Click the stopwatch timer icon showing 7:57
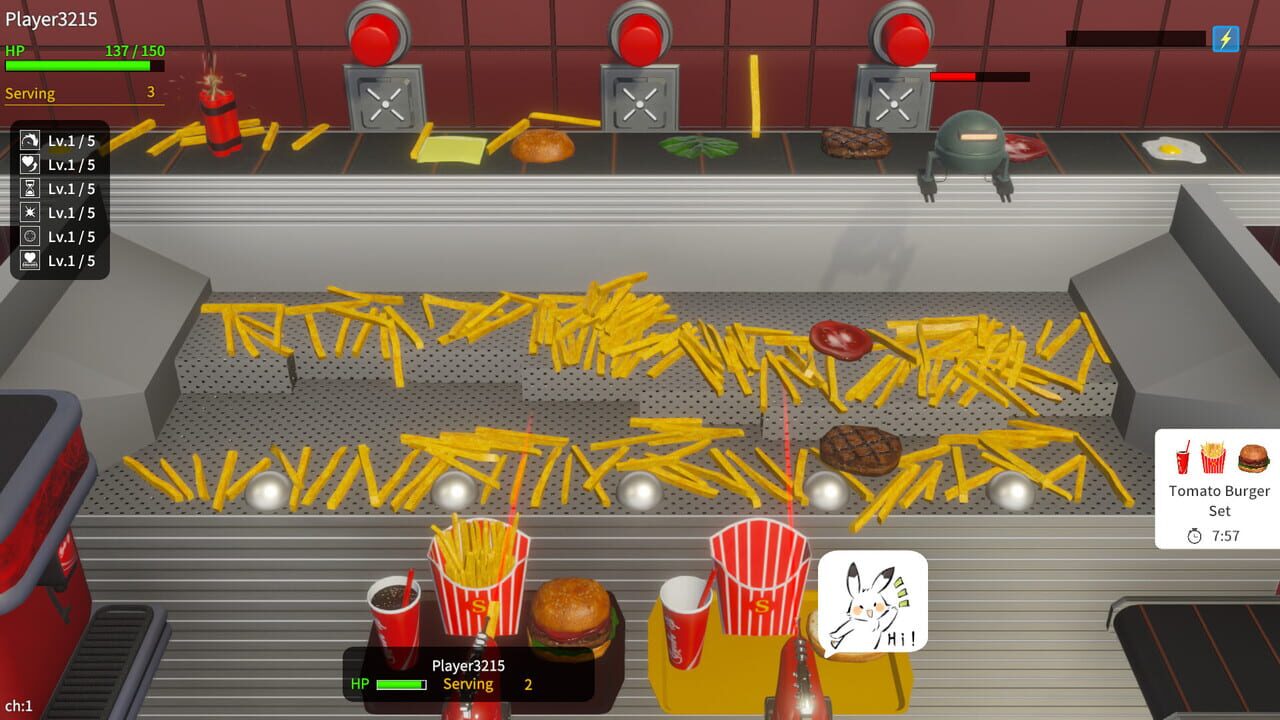Viewport: 1280px width, 720px height. [x=1194, y=533]
